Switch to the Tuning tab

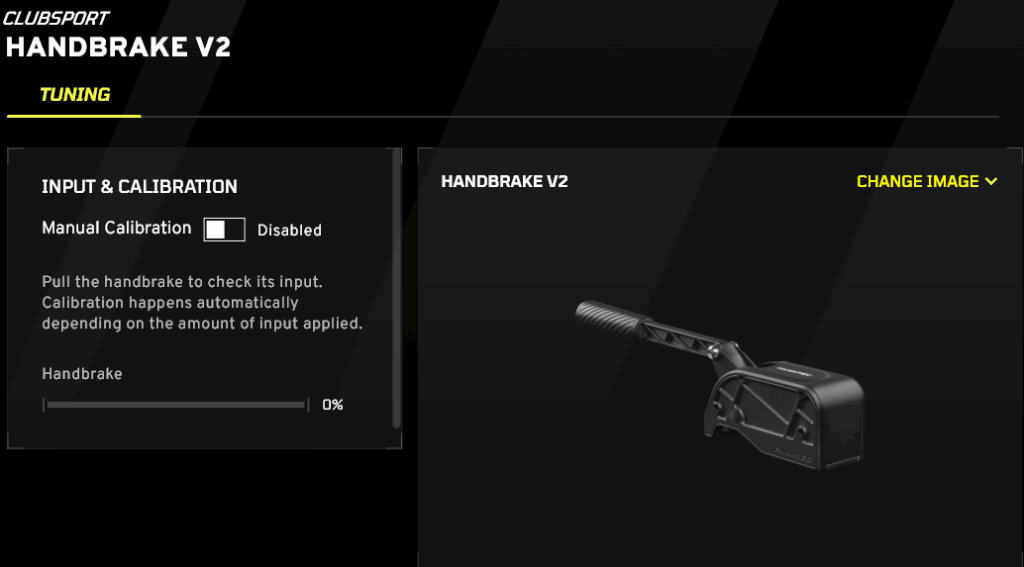coord(75,96)
